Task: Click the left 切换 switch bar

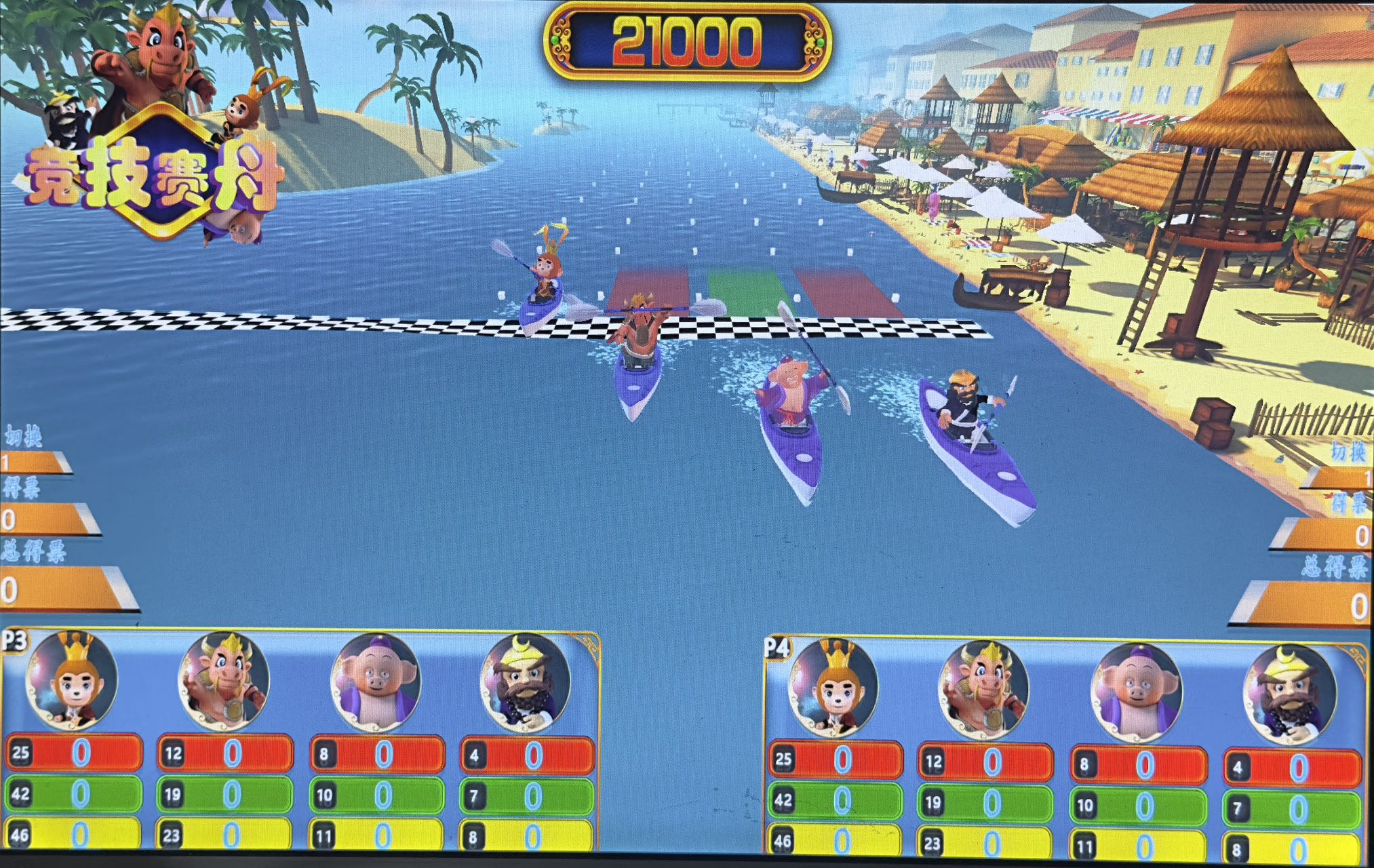Action: [x=35, y=462]
